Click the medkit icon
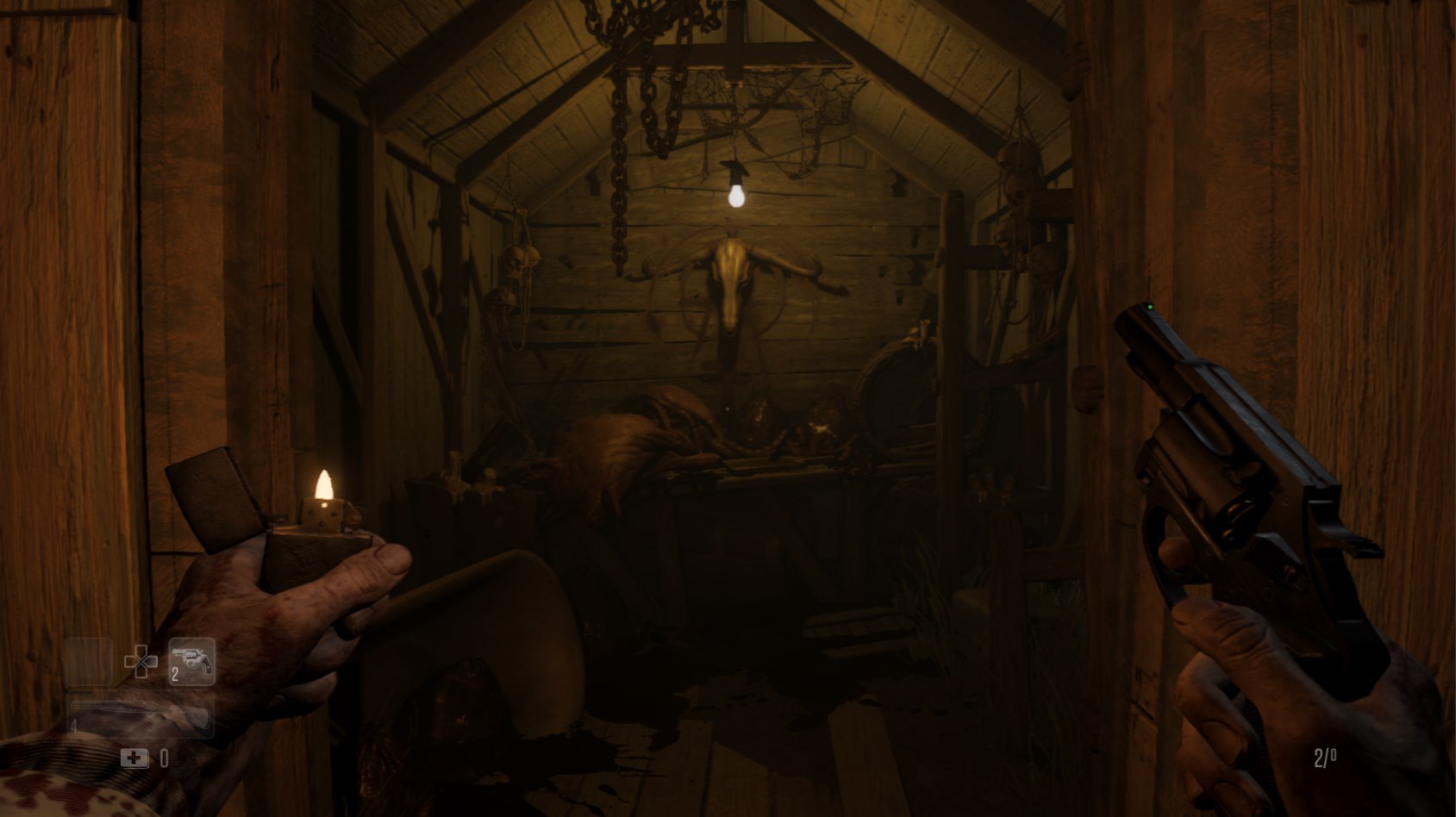 tap(134, 758)
